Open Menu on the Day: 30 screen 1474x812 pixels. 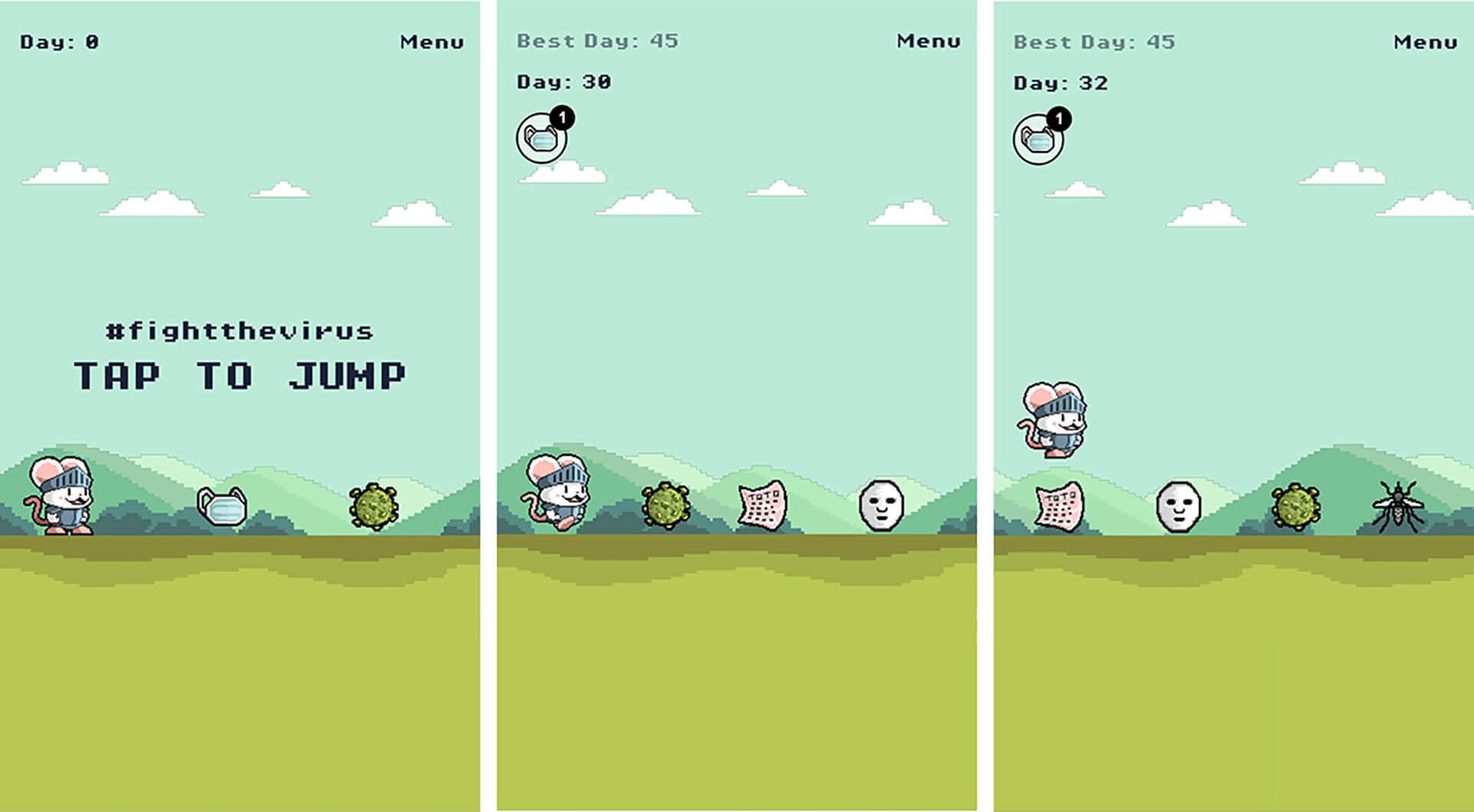click(928, 41)
